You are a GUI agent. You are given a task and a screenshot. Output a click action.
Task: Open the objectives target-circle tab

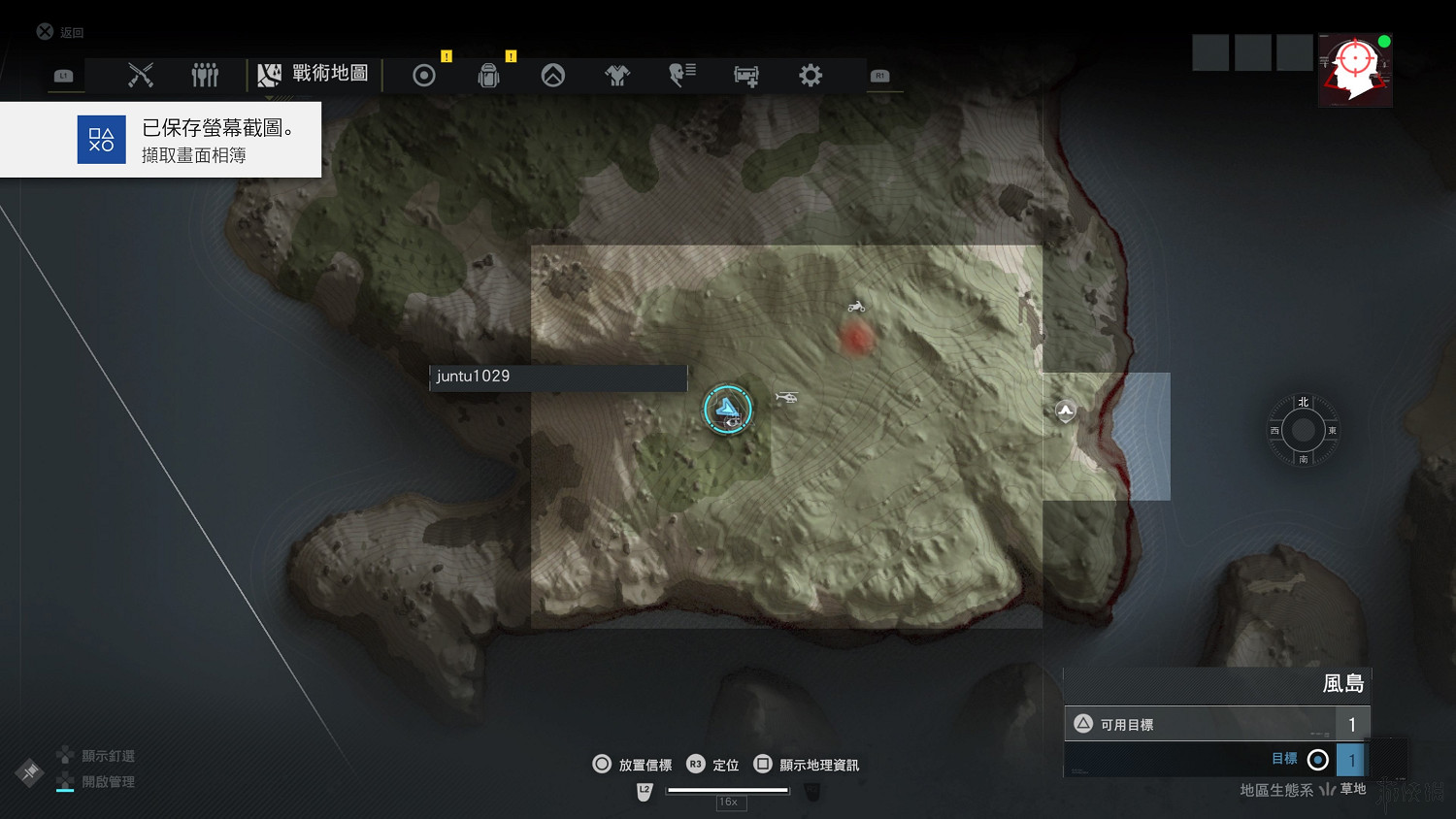[424, 76]
